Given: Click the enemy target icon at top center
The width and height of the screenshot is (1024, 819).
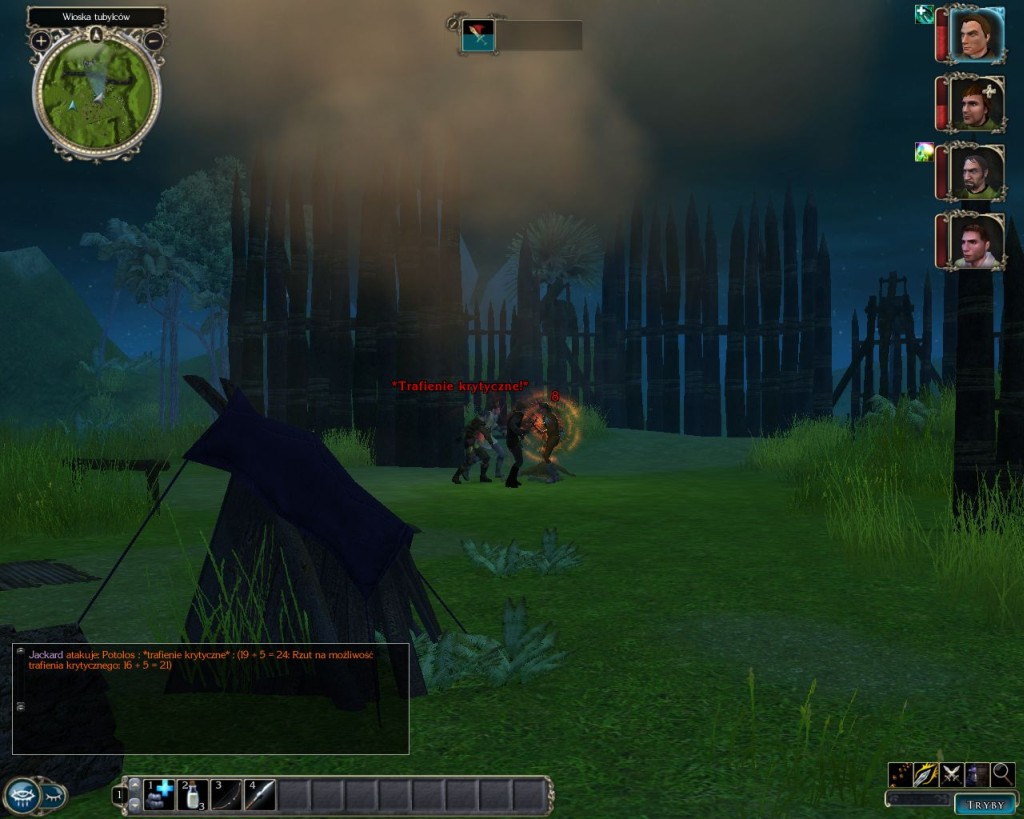Looking at the screenshot, I should point(478,35).
